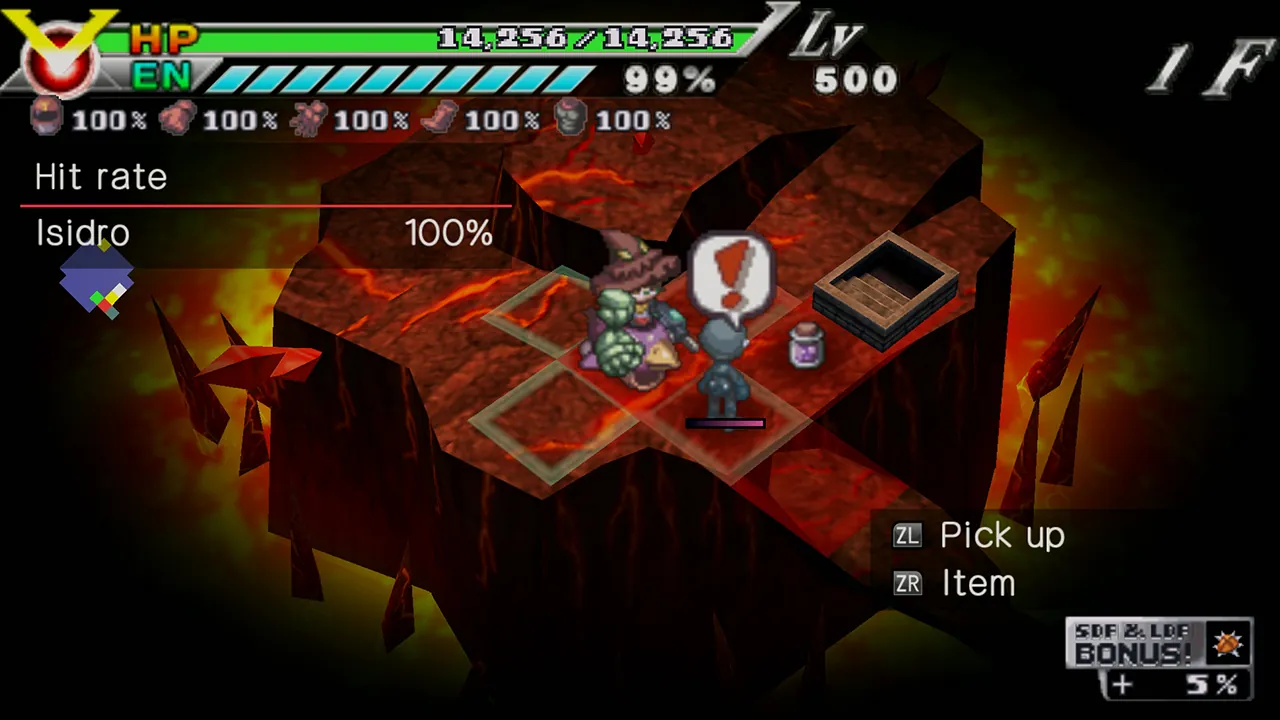Select the helmet durability icon showing 100%
This screenshot has height=720, width=1280.
coord(45,120)
